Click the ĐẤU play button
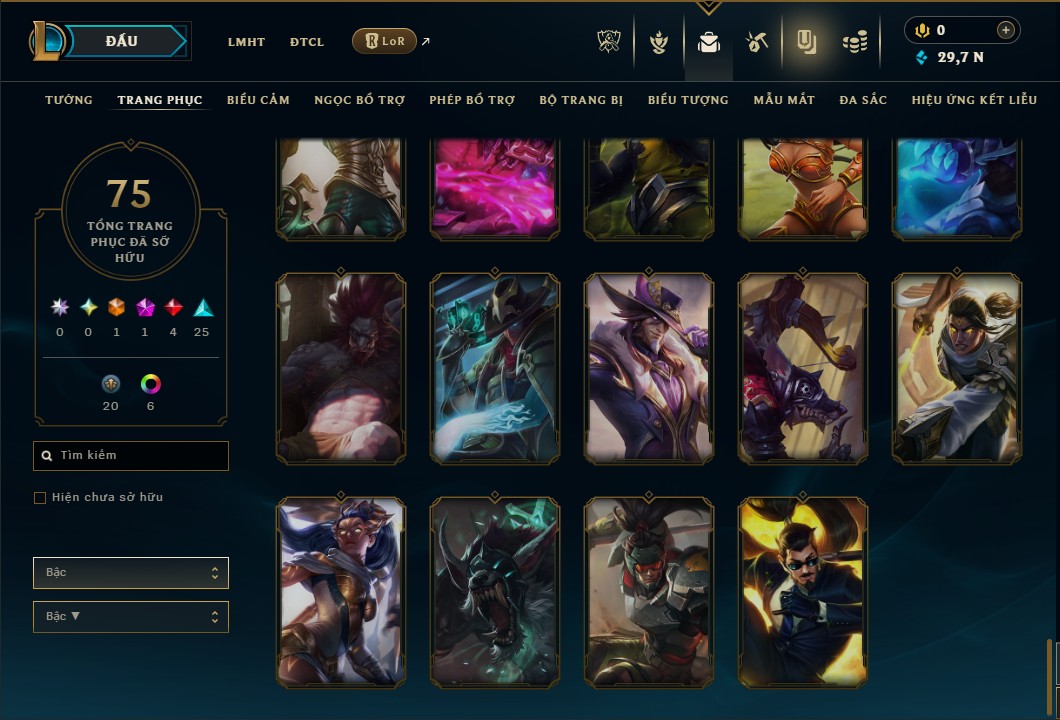This screenshot has width=1060, height=720. (x=122, y=41)
